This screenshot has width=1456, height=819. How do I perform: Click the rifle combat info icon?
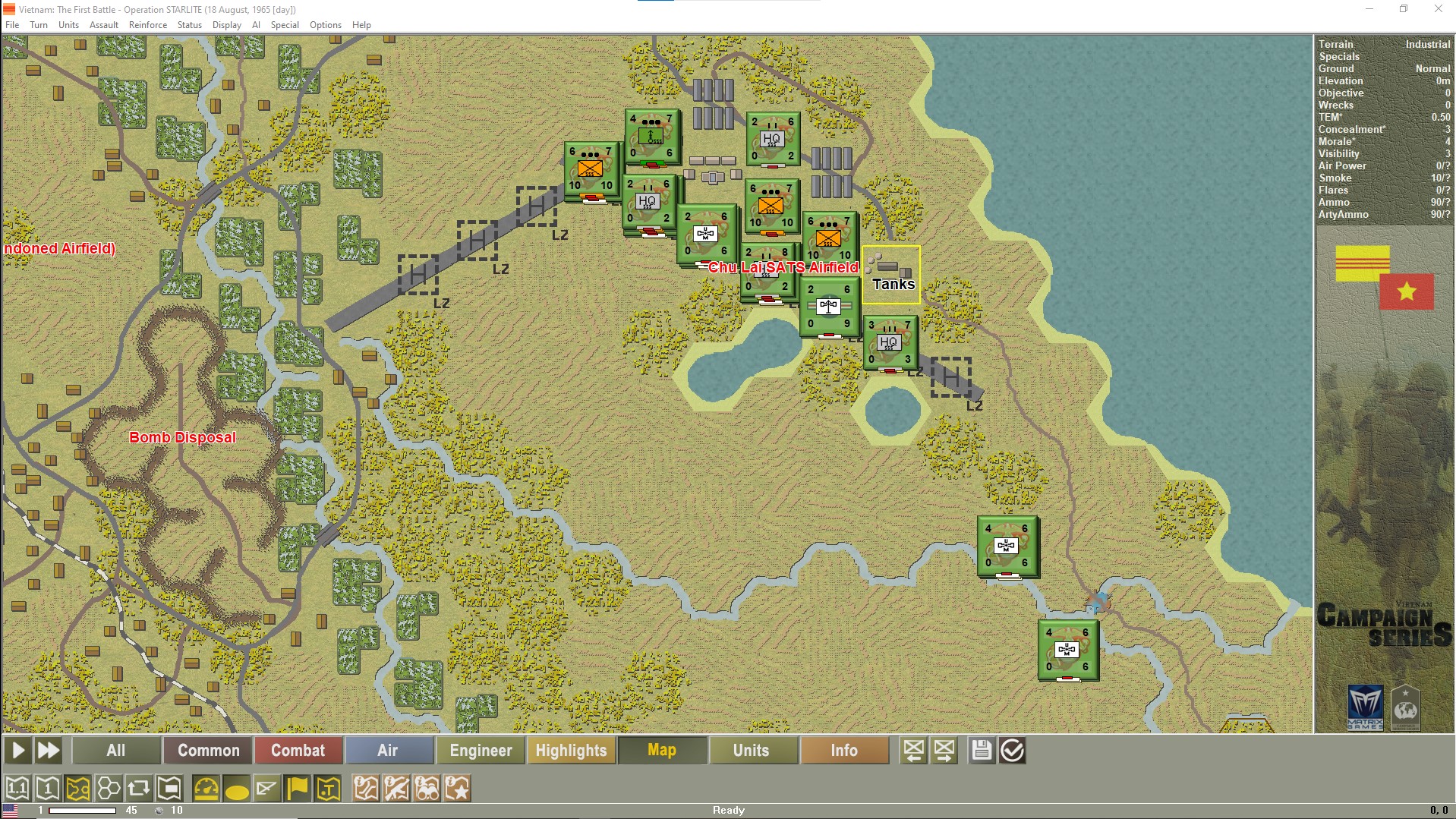[x=397, y=788]
